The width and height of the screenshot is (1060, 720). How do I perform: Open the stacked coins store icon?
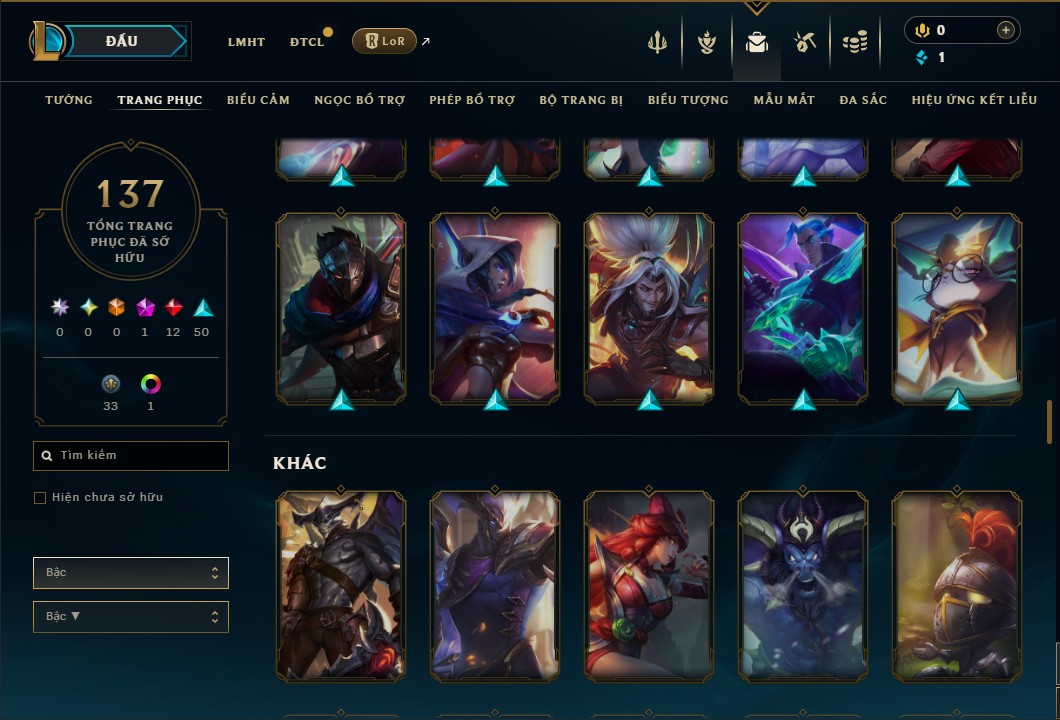point(854,42)
